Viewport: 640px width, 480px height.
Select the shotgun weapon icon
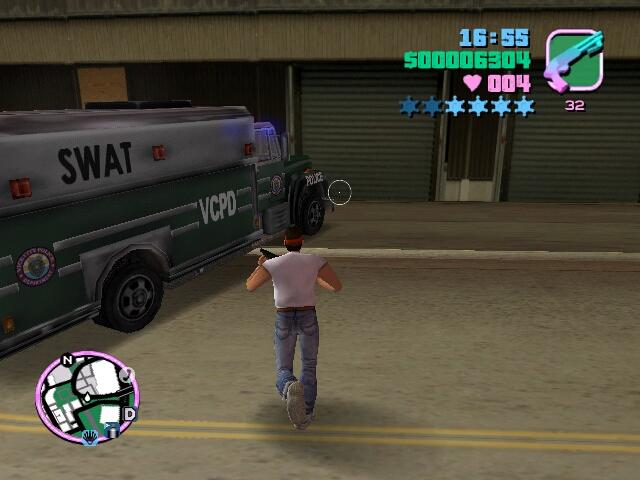tap(574, 60)
